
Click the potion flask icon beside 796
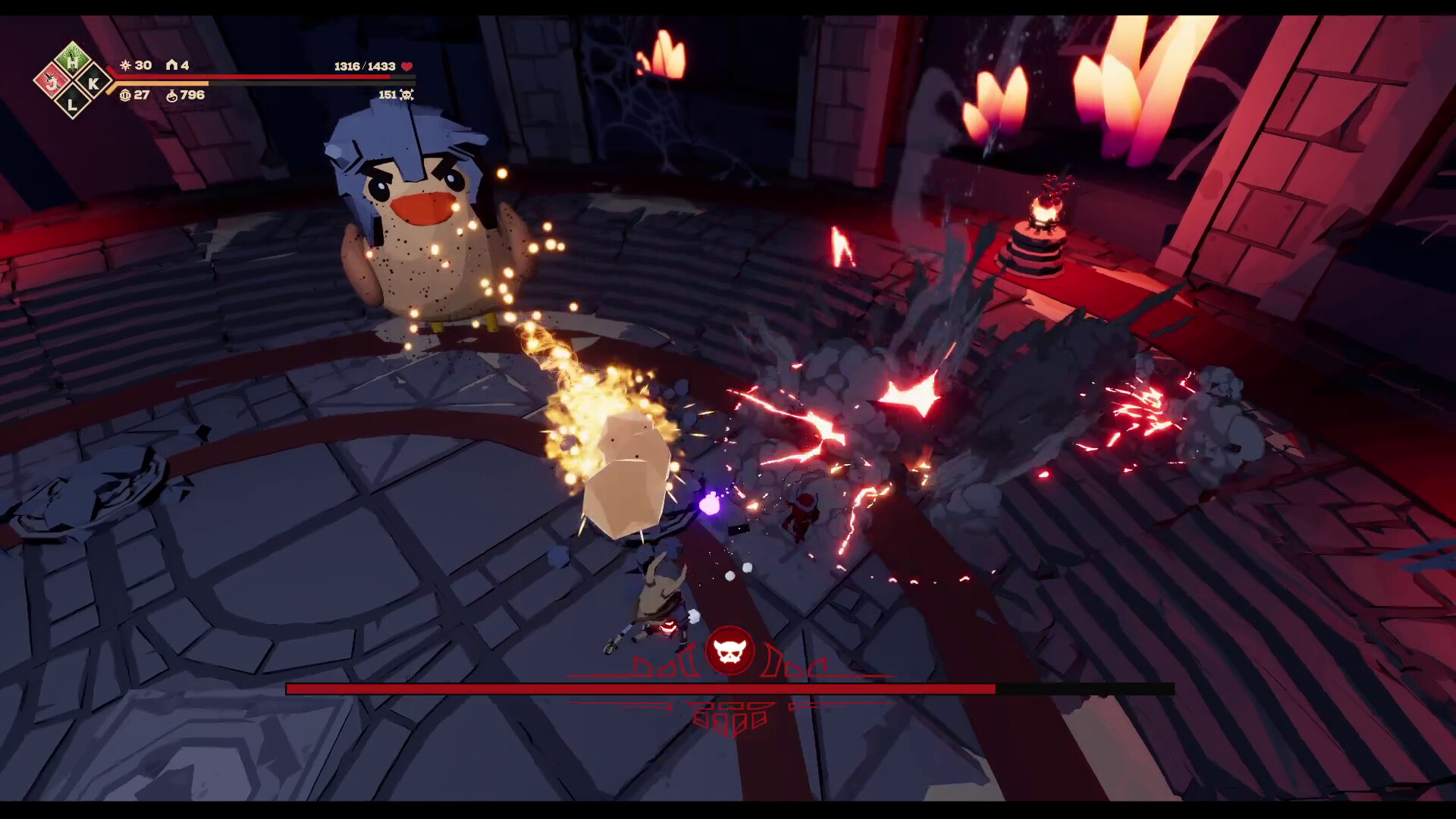172,96
